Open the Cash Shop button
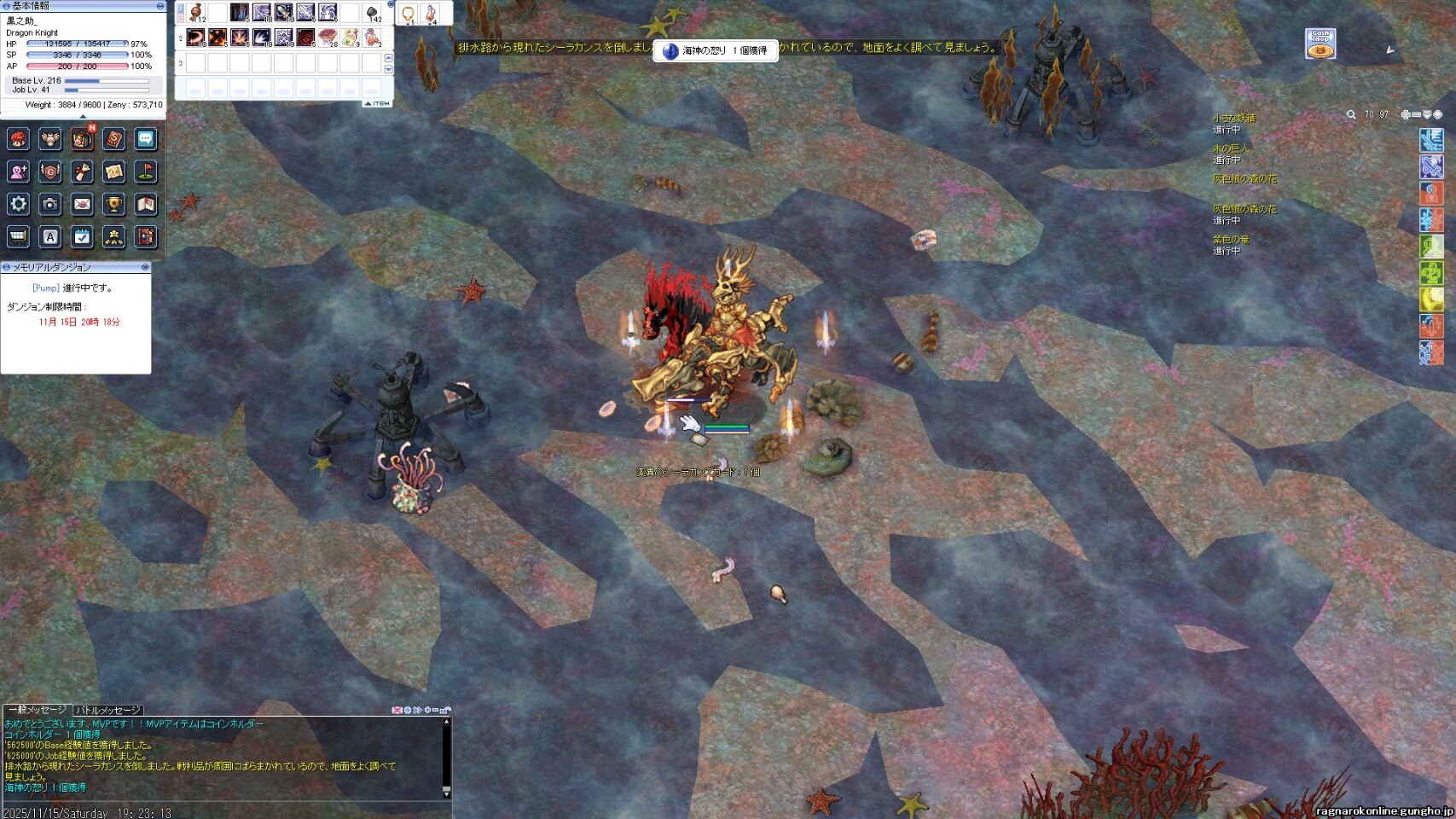1456x819 pixels. (x=1320, y=44)
